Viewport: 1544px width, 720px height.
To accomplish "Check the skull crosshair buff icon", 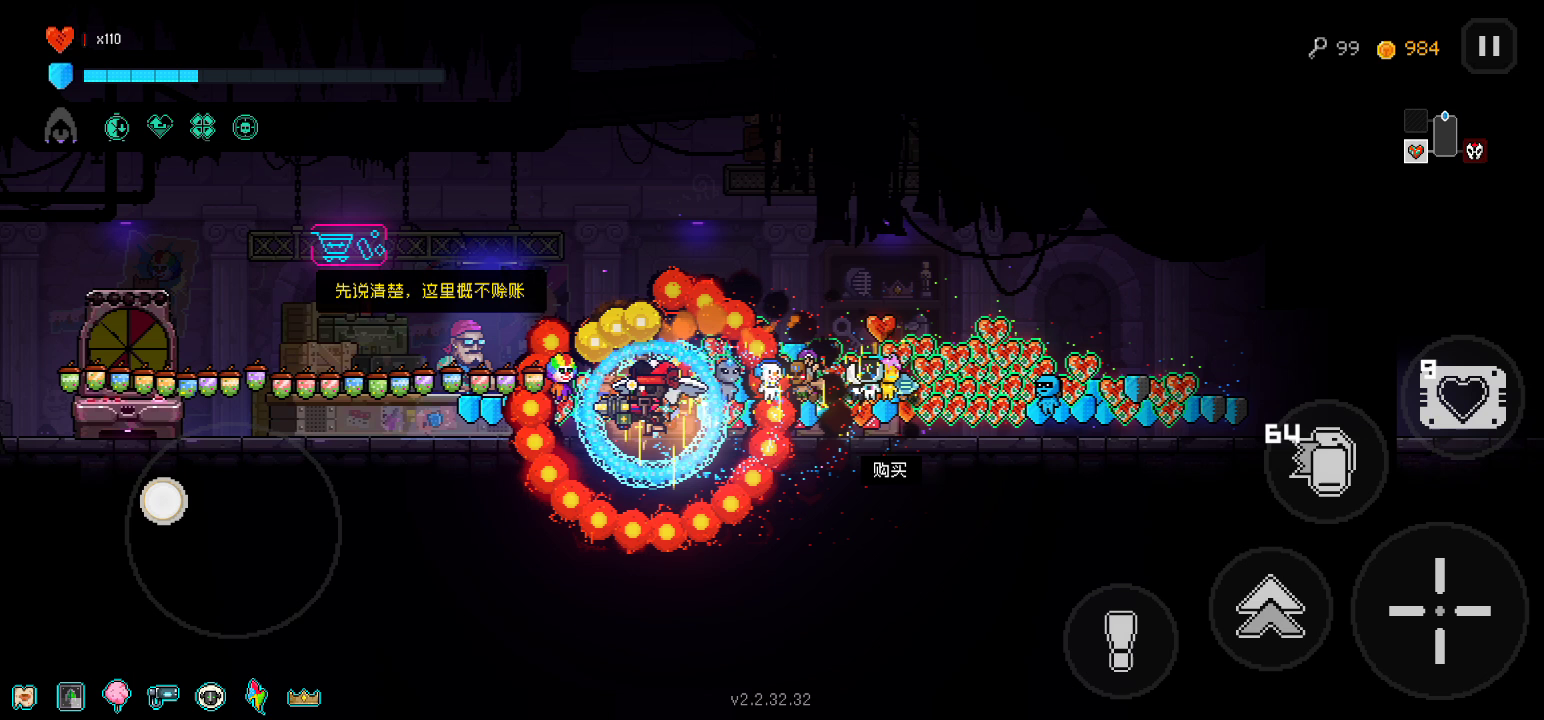I will [x=245, y=127].
